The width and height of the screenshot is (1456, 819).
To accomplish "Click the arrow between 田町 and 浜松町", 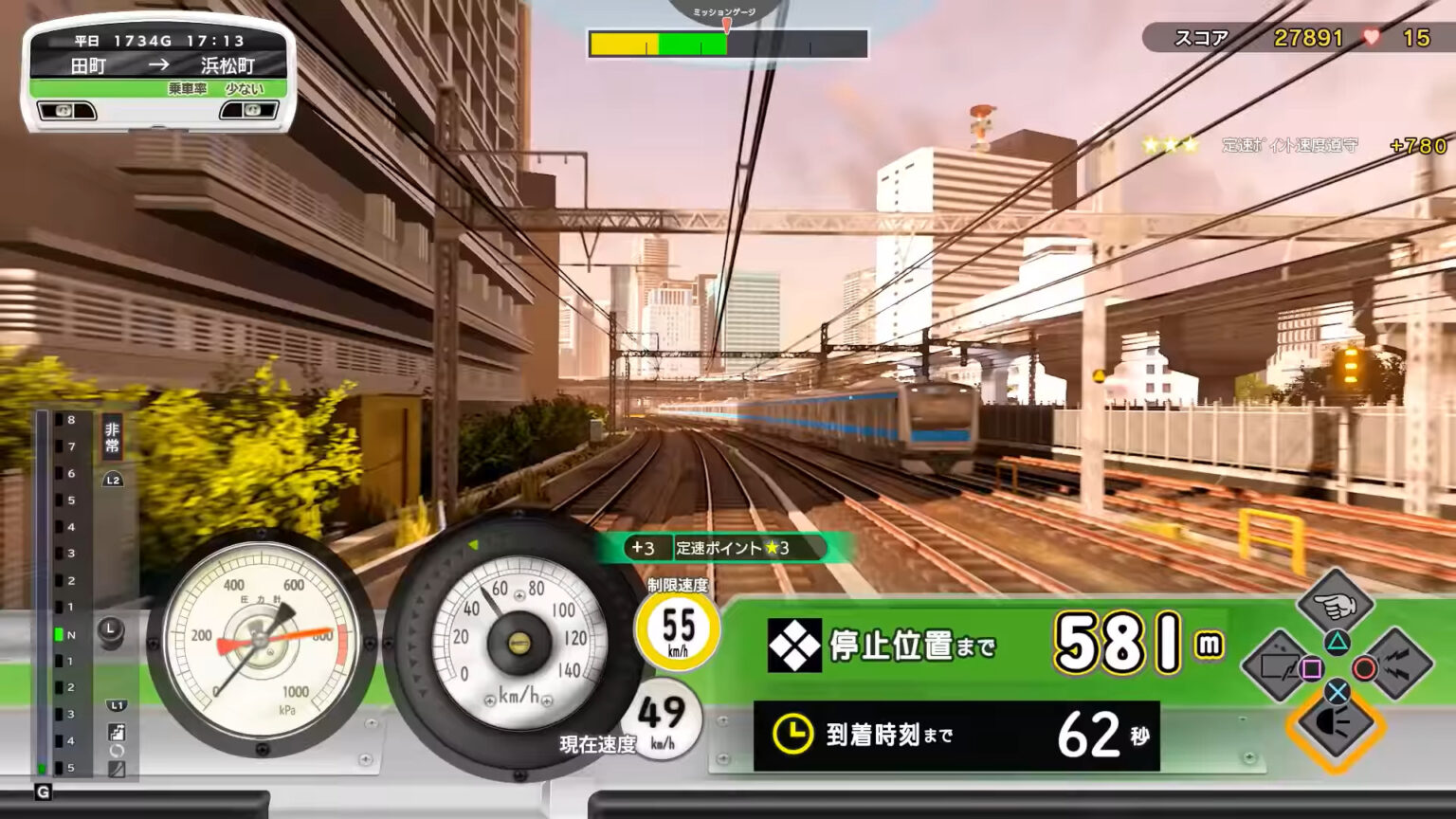I will point(159,66).
